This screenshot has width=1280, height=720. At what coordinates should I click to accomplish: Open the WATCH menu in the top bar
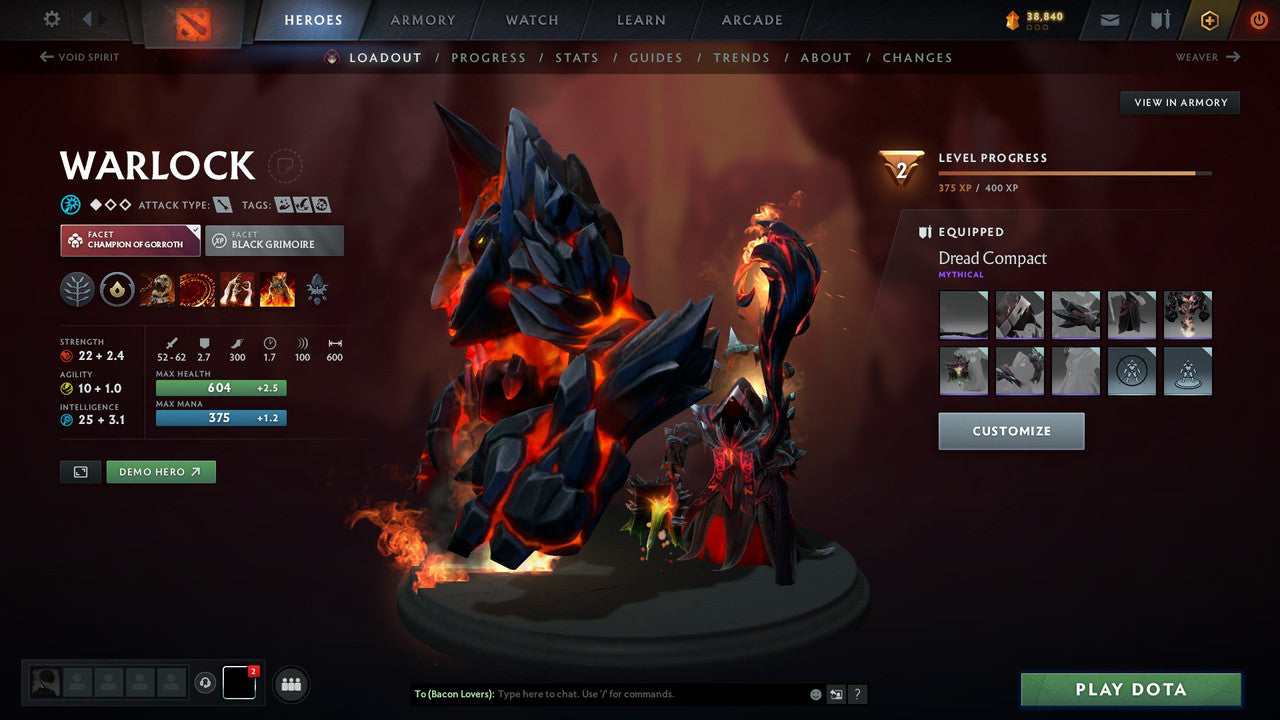point(531,19)
